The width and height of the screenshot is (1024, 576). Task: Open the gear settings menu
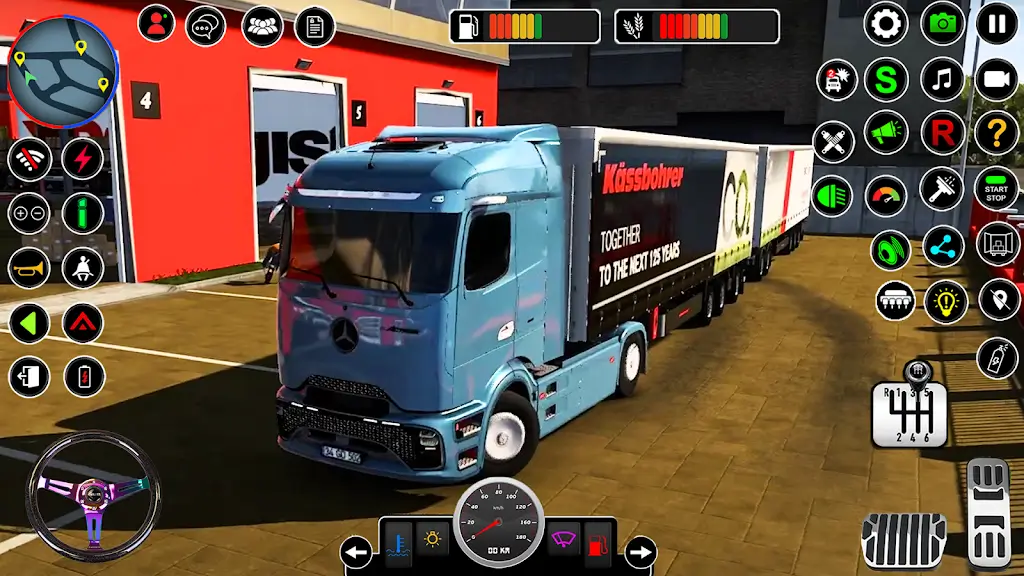885,23
